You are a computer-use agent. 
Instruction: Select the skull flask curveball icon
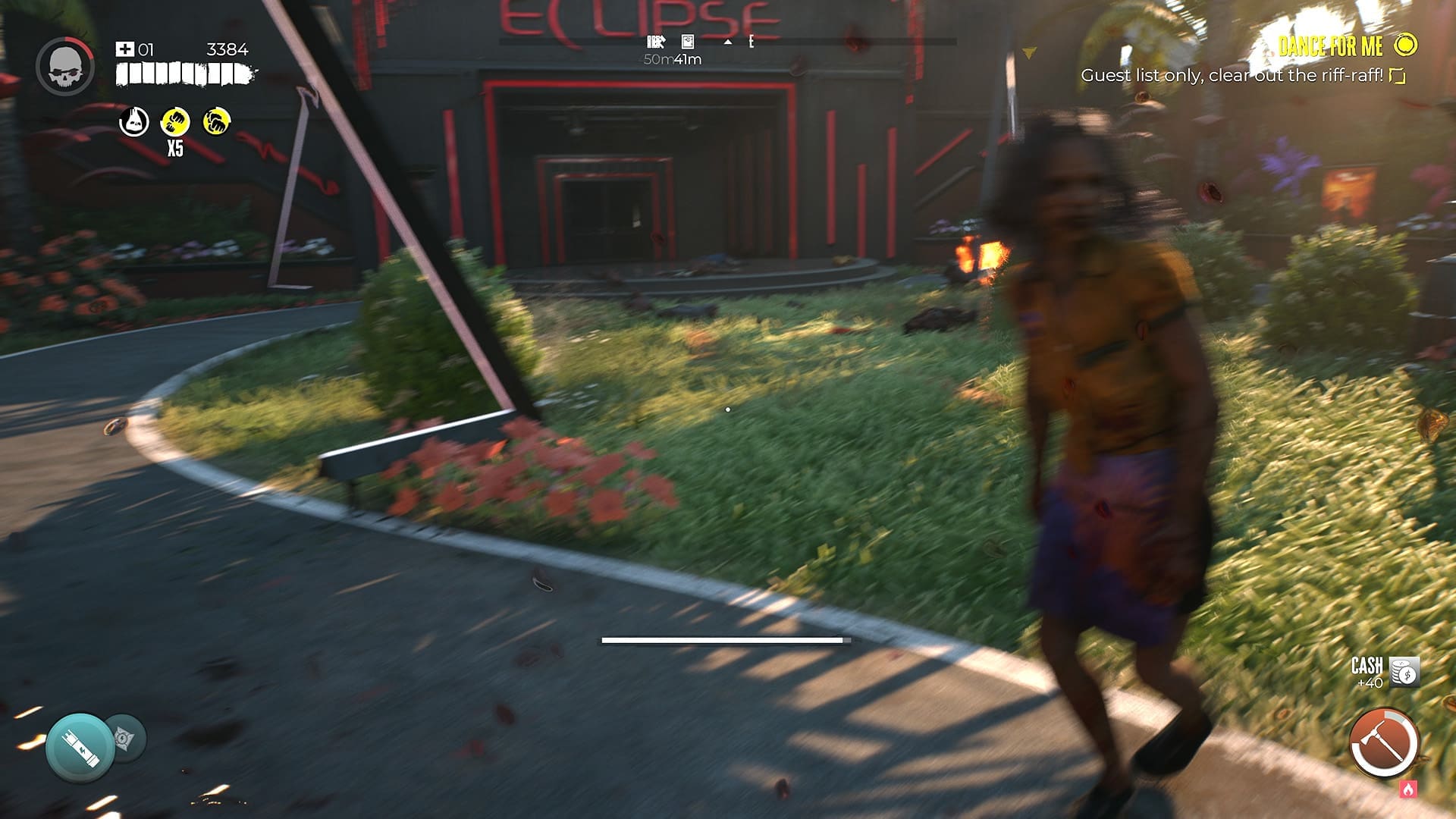[133, 121]
